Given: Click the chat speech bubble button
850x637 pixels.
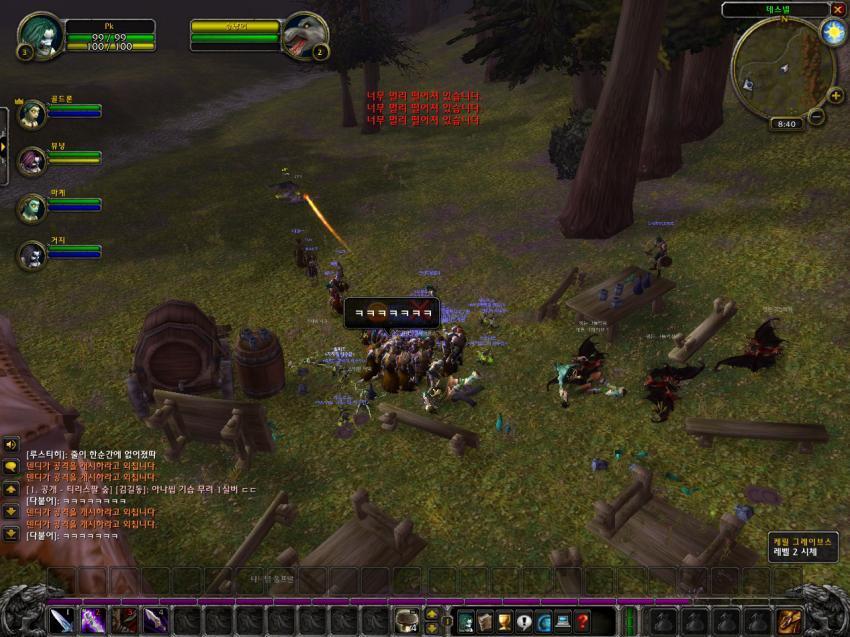Looking at the screenshot, I should pyautogui.click(x=11, y=466).
